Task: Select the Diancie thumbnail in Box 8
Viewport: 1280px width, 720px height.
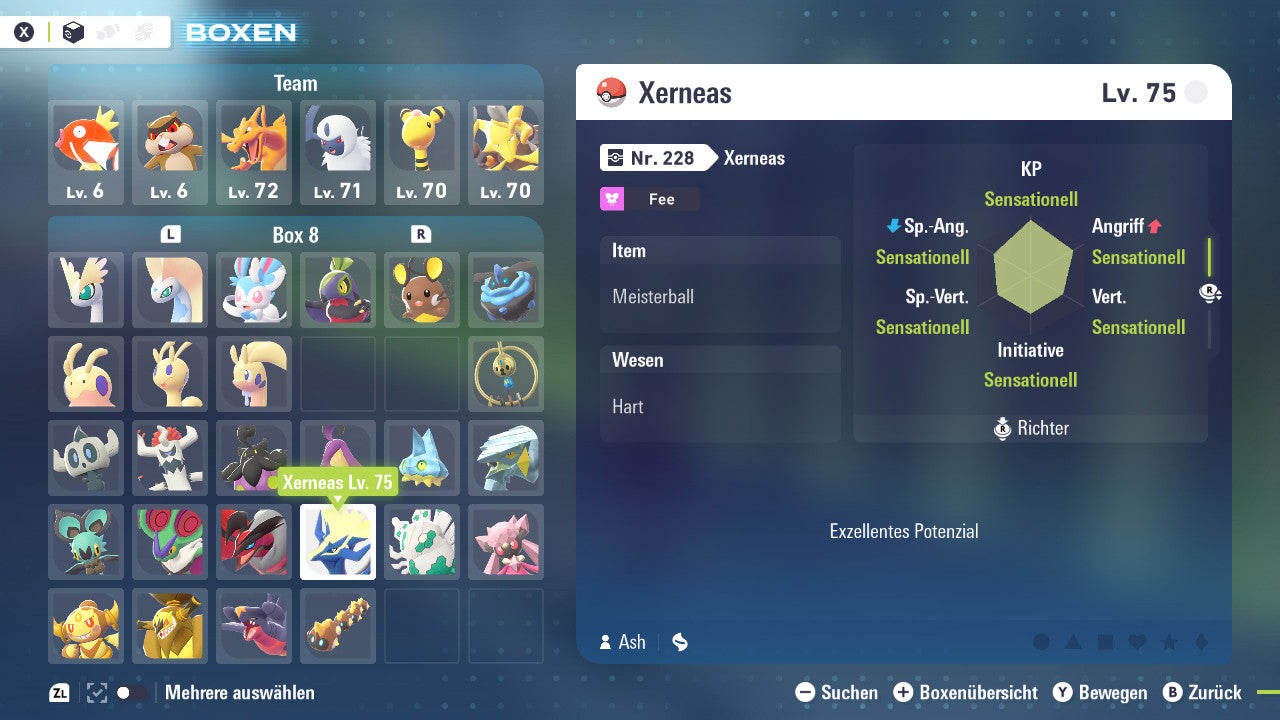Action: click(x=506, y=542)
